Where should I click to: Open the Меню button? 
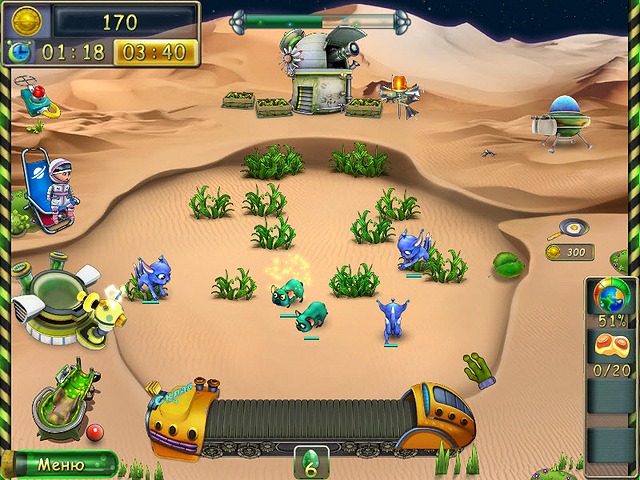[60, 464]
